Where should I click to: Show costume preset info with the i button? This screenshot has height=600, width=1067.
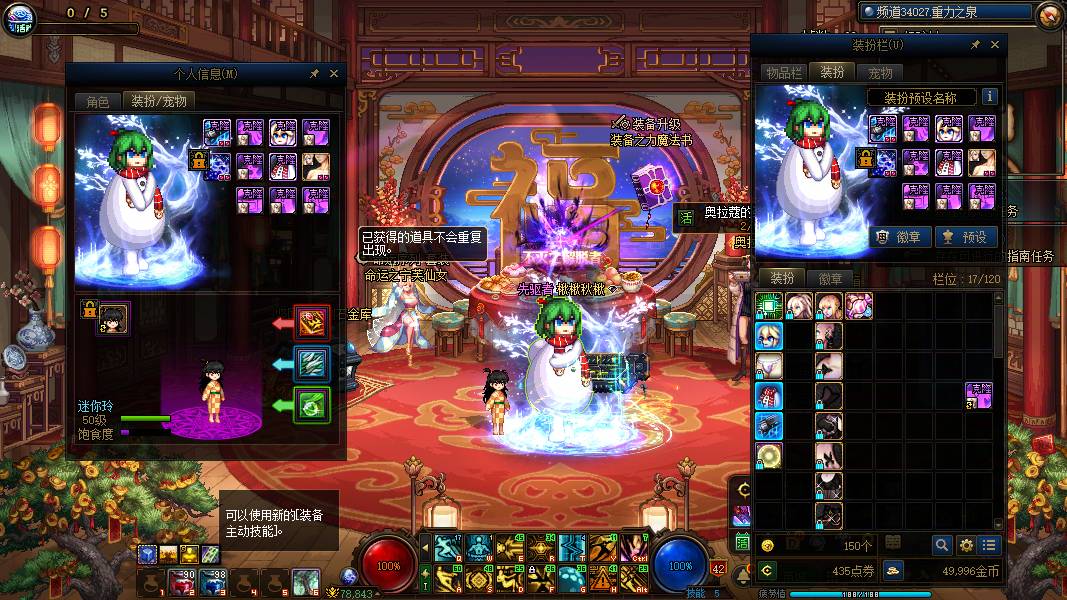990,97
